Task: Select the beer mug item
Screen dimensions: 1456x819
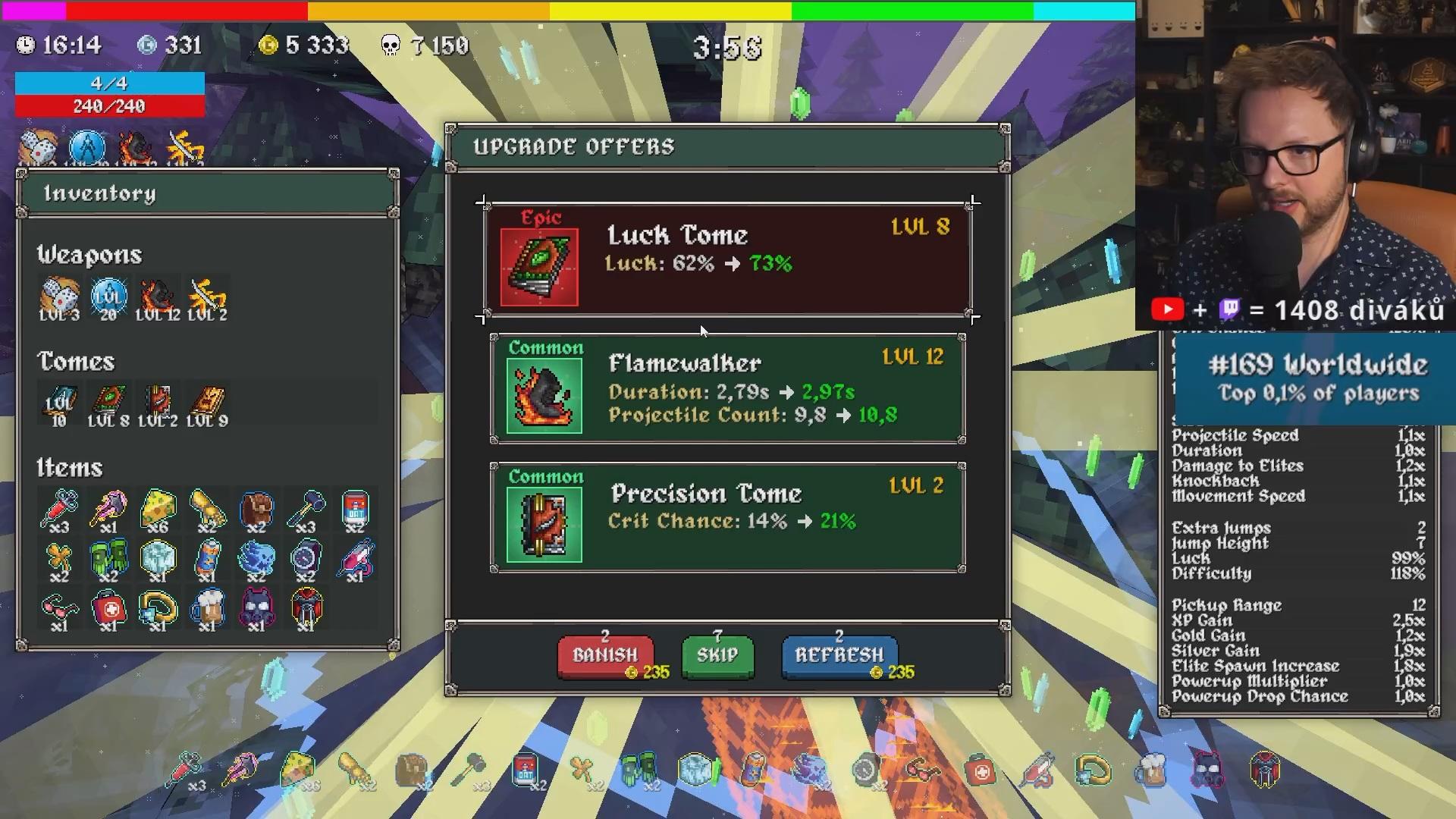Action: pos(207,610)
